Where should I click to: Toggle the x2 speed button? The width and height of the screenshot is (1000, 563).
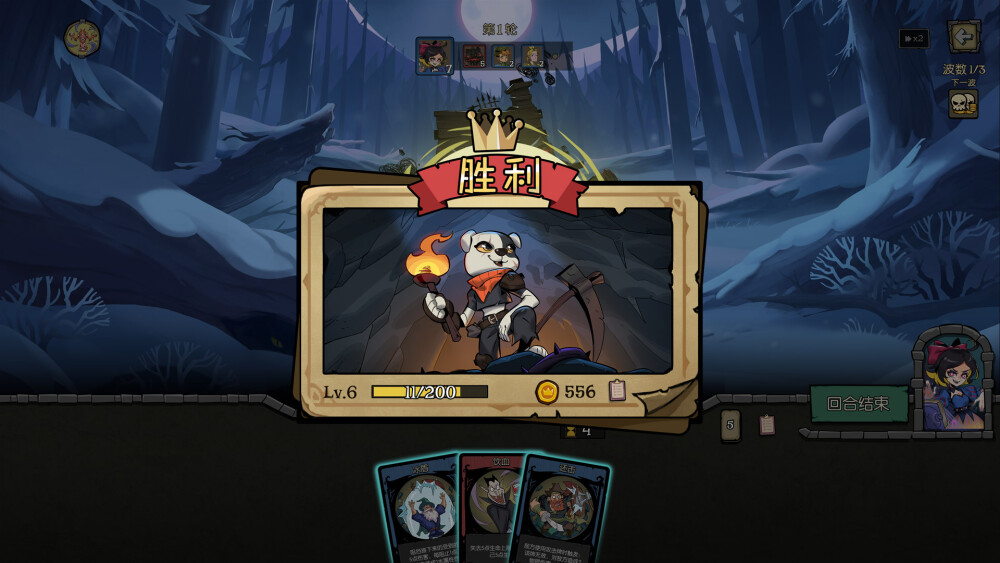913,39
